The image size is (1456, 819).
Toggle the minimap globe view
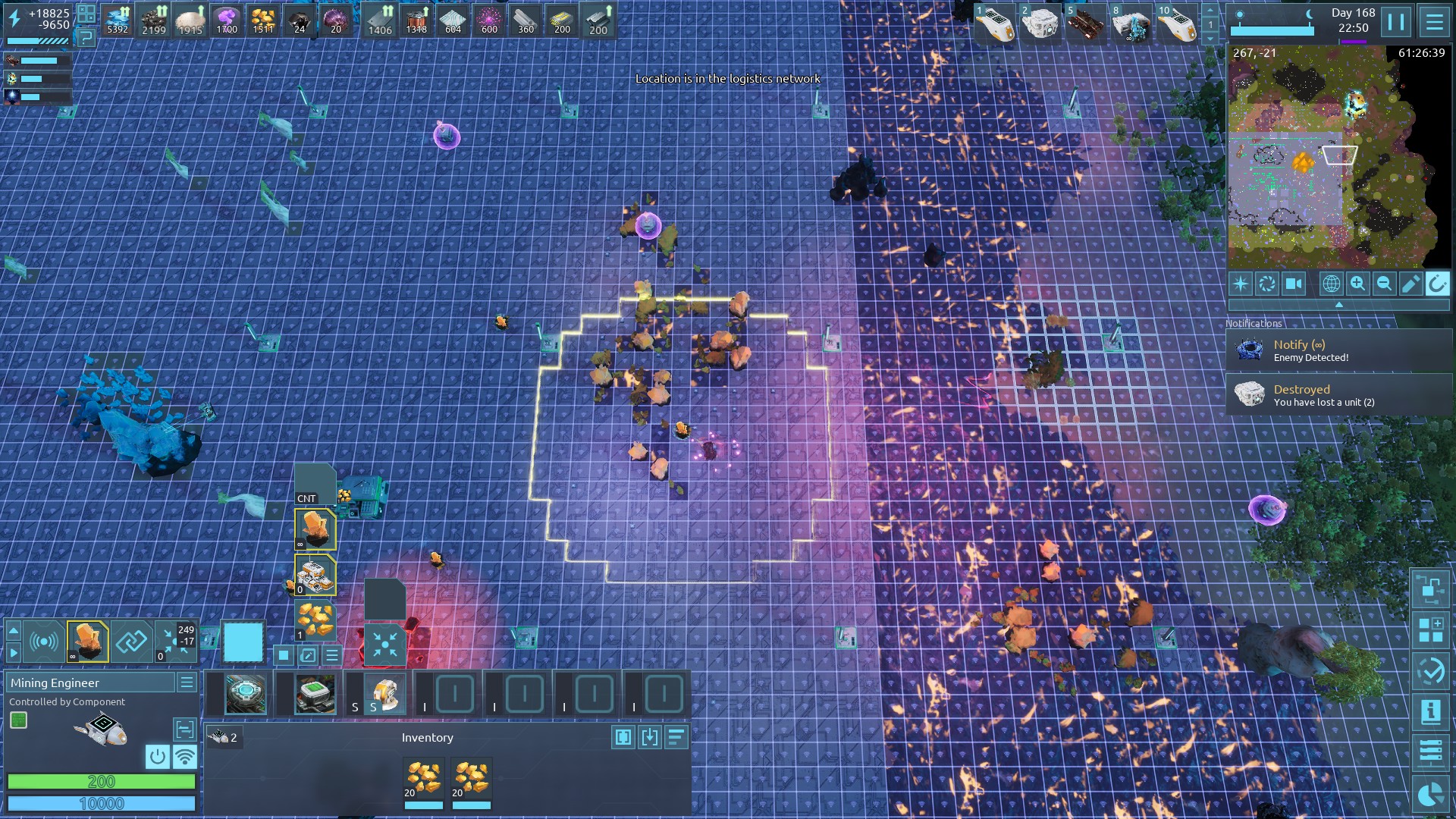(1331, 284)
